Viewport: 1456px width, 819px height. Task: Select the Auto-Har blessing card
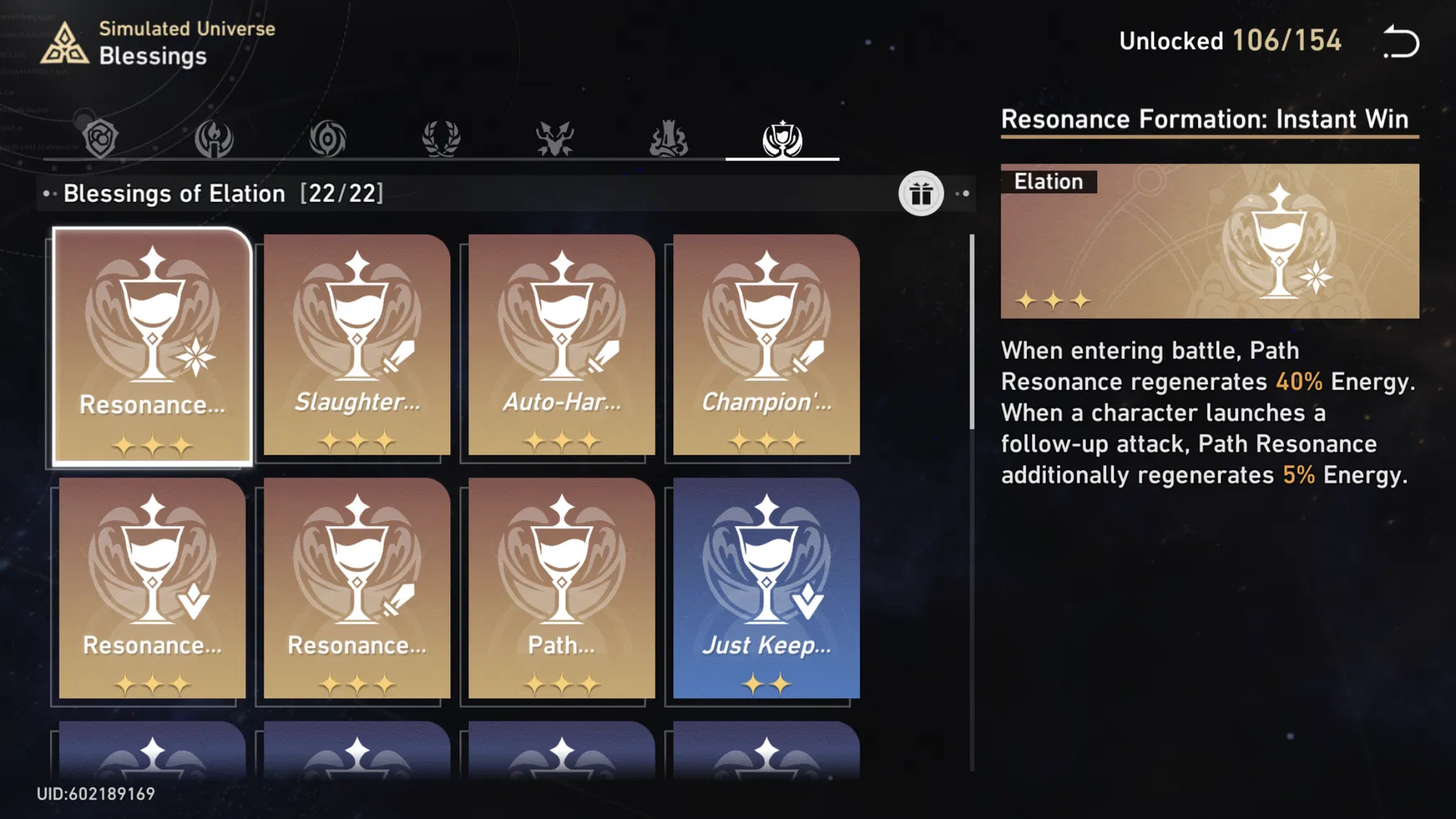point(559,348)
